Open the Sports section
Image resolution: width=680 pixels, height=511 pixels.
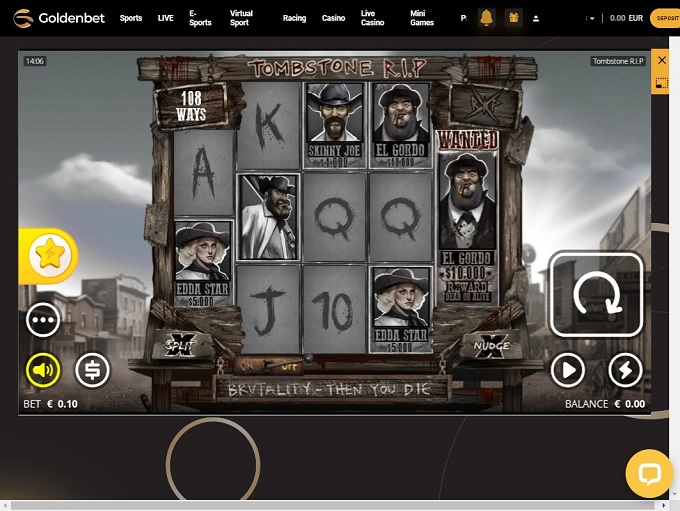[131, 18]
